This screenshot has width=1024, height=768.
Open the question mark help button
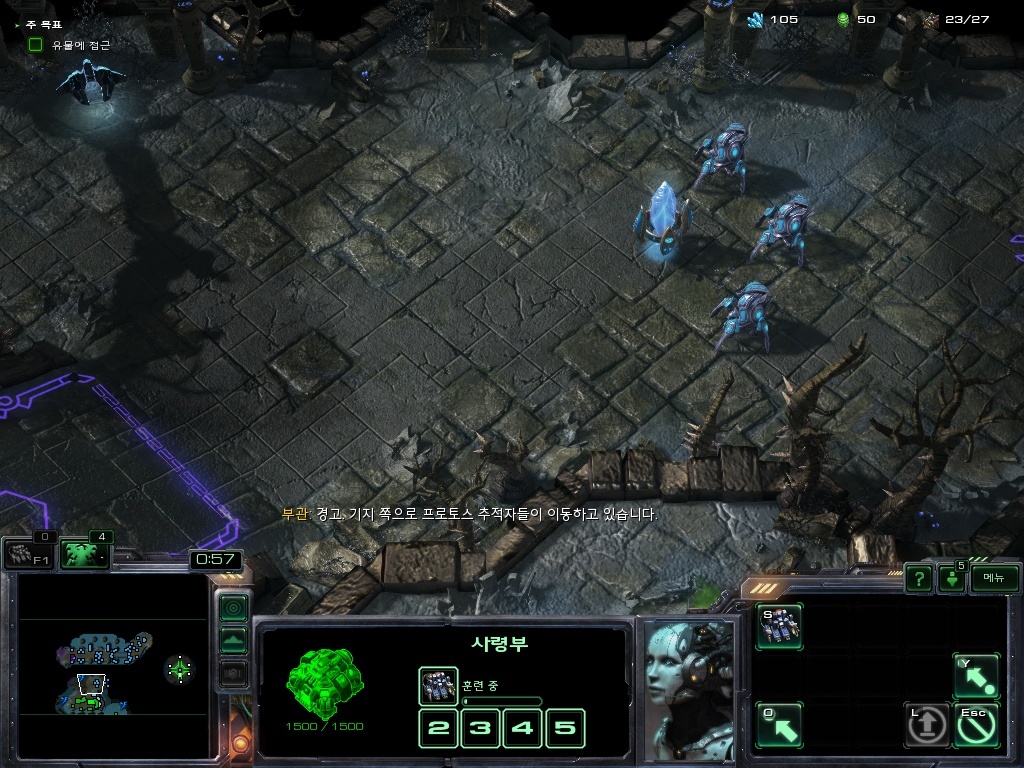tap(918, 578)
